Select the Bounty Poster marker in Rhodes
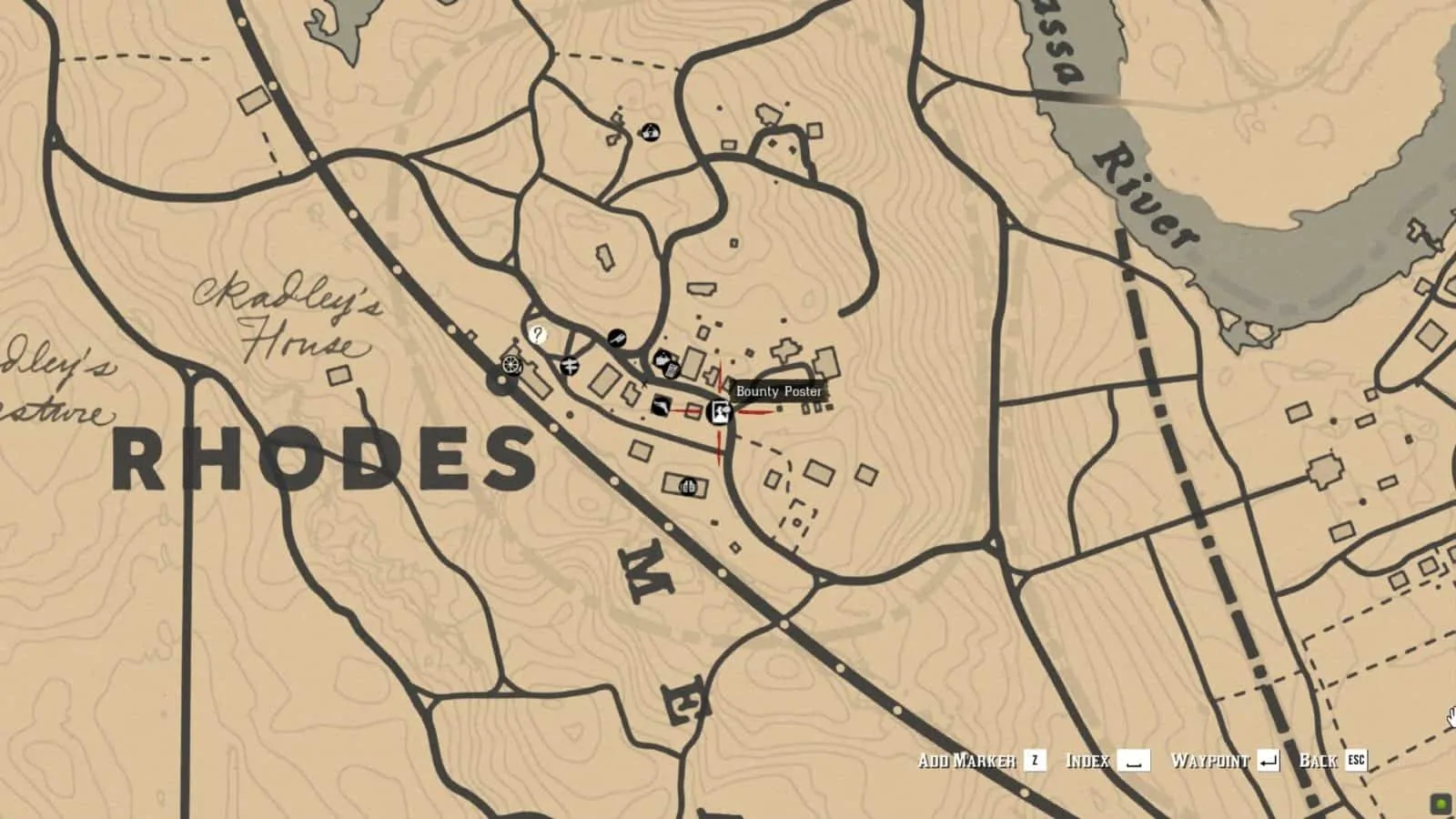 point(720,411)
